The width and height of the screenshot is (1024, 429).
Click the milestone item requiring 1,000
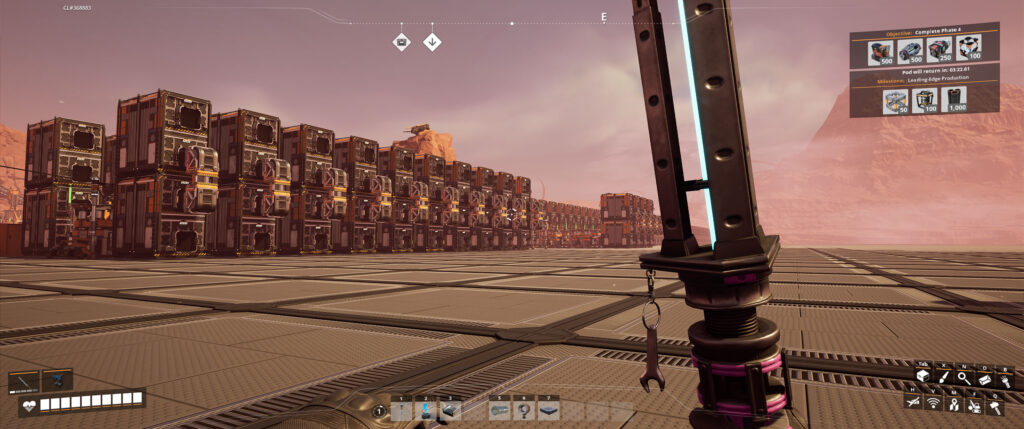click(x=953, y=100)
